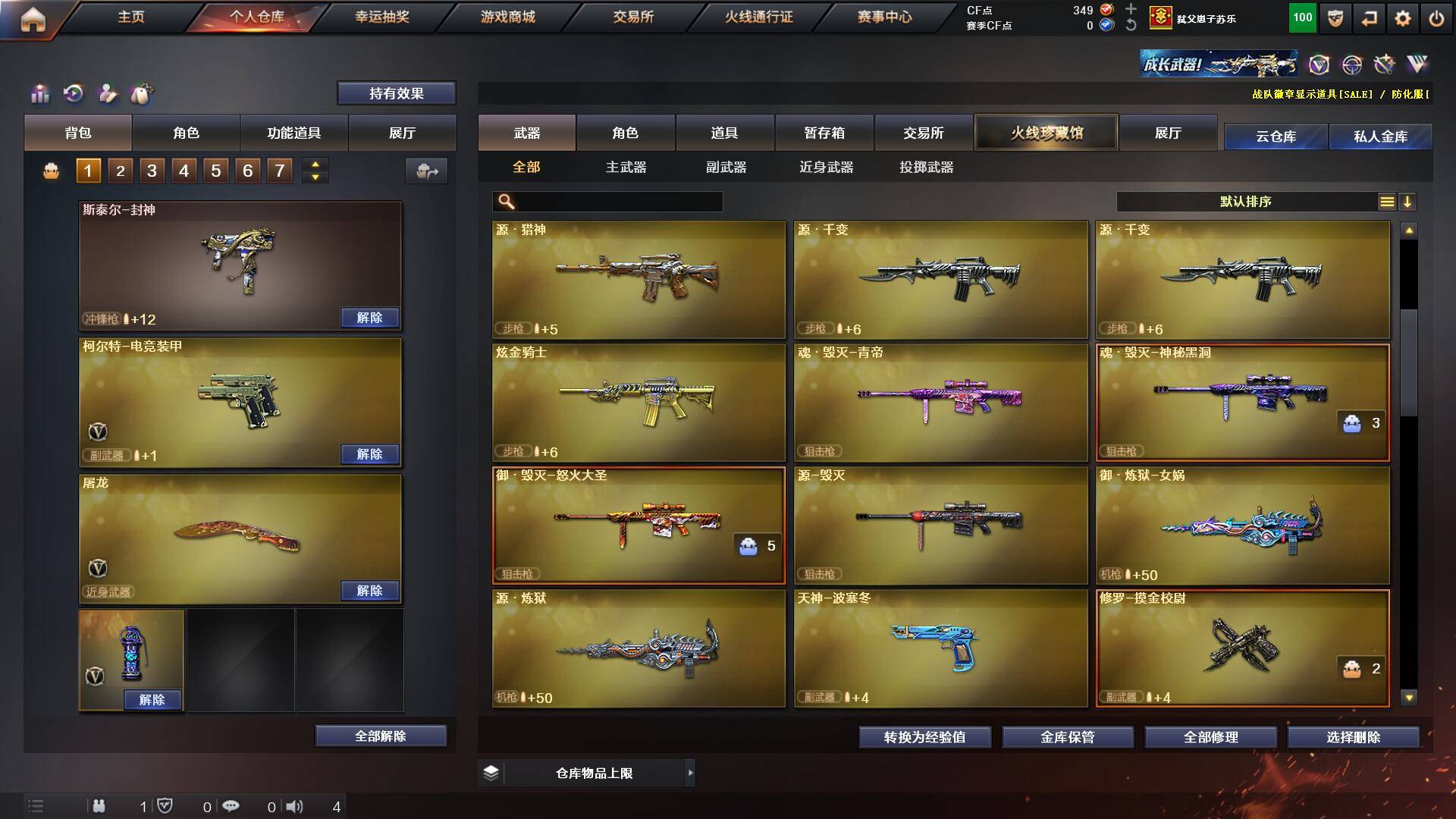This screenshot has width=1456, height=819.
Task: Click the wrench repair icon below the banner
Action: click(1384, 65)
